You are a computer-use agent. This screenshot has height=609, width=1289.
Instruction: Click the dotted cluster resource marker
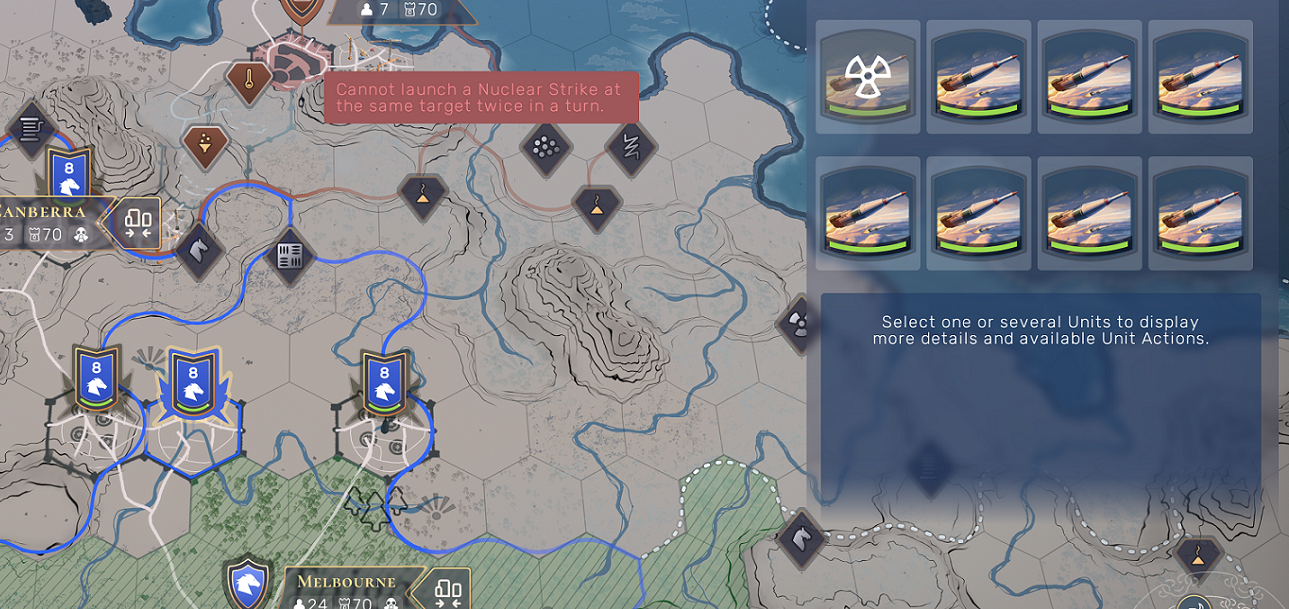[545, 148]
